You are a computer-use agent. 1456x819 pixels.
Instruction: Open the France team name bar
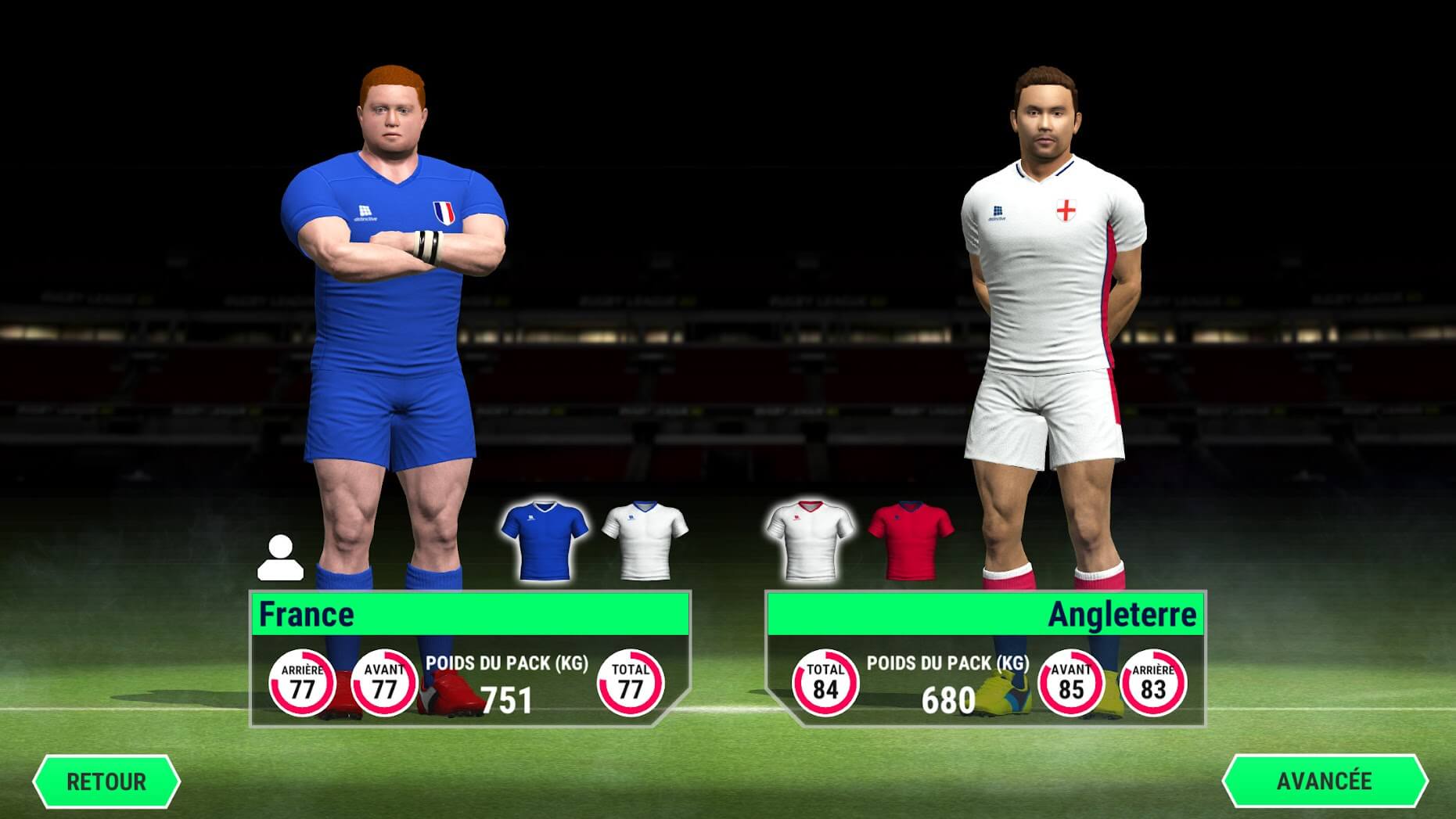click(469, 614)
